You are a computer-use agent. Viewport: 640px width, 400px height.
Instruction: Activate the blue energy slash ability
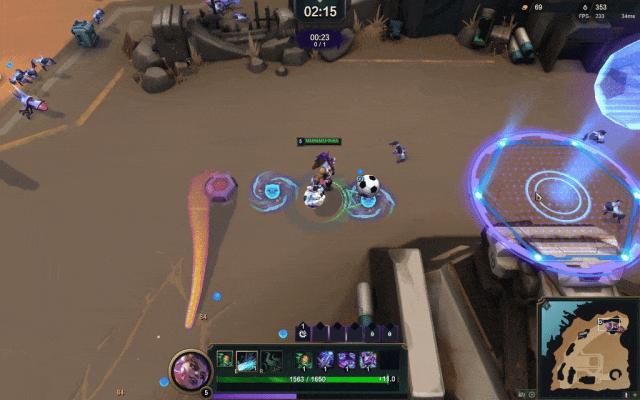coord(246,360)
